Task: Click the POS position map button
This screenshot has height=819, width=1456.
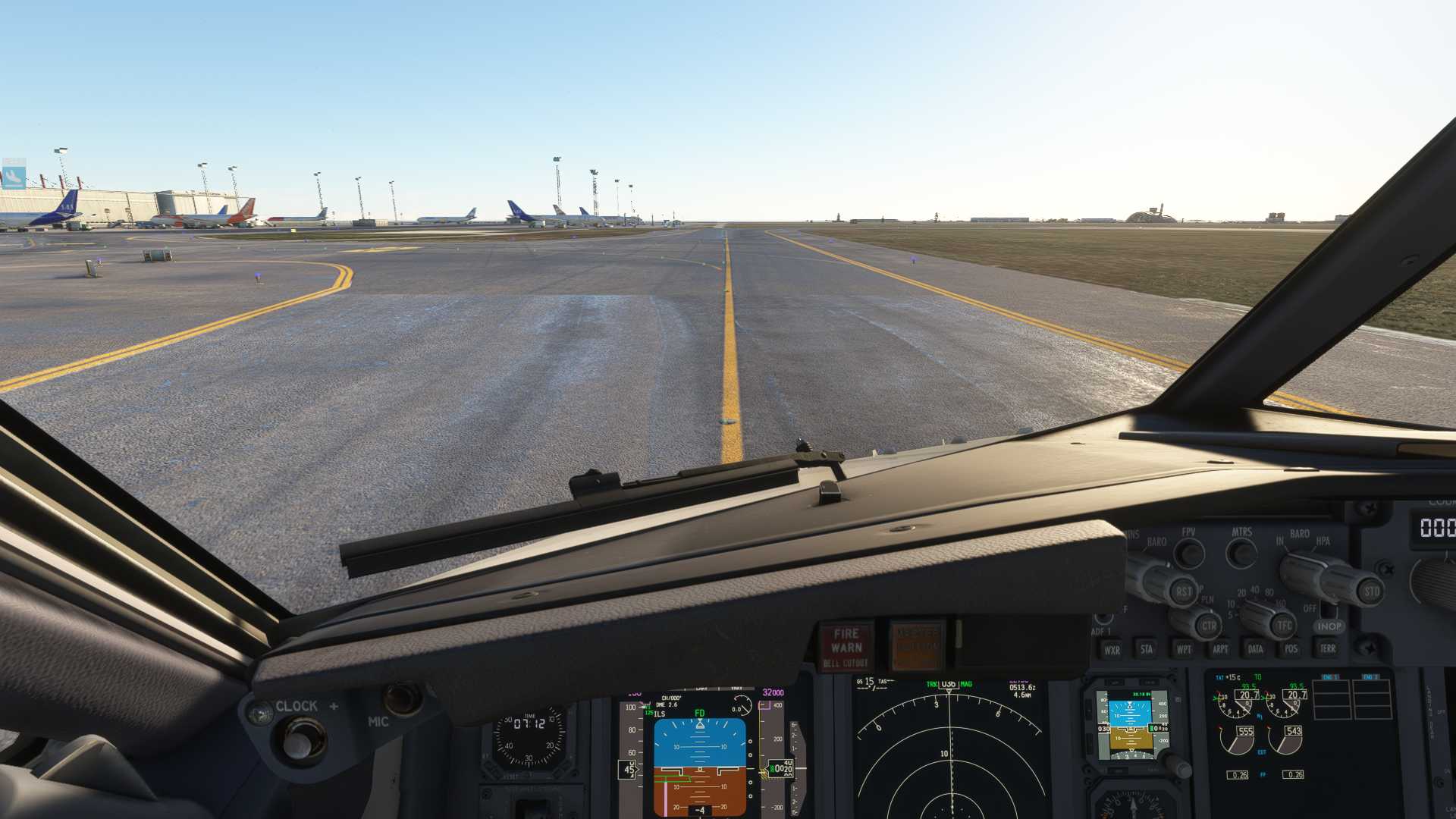Action: tap(1291, 649)
